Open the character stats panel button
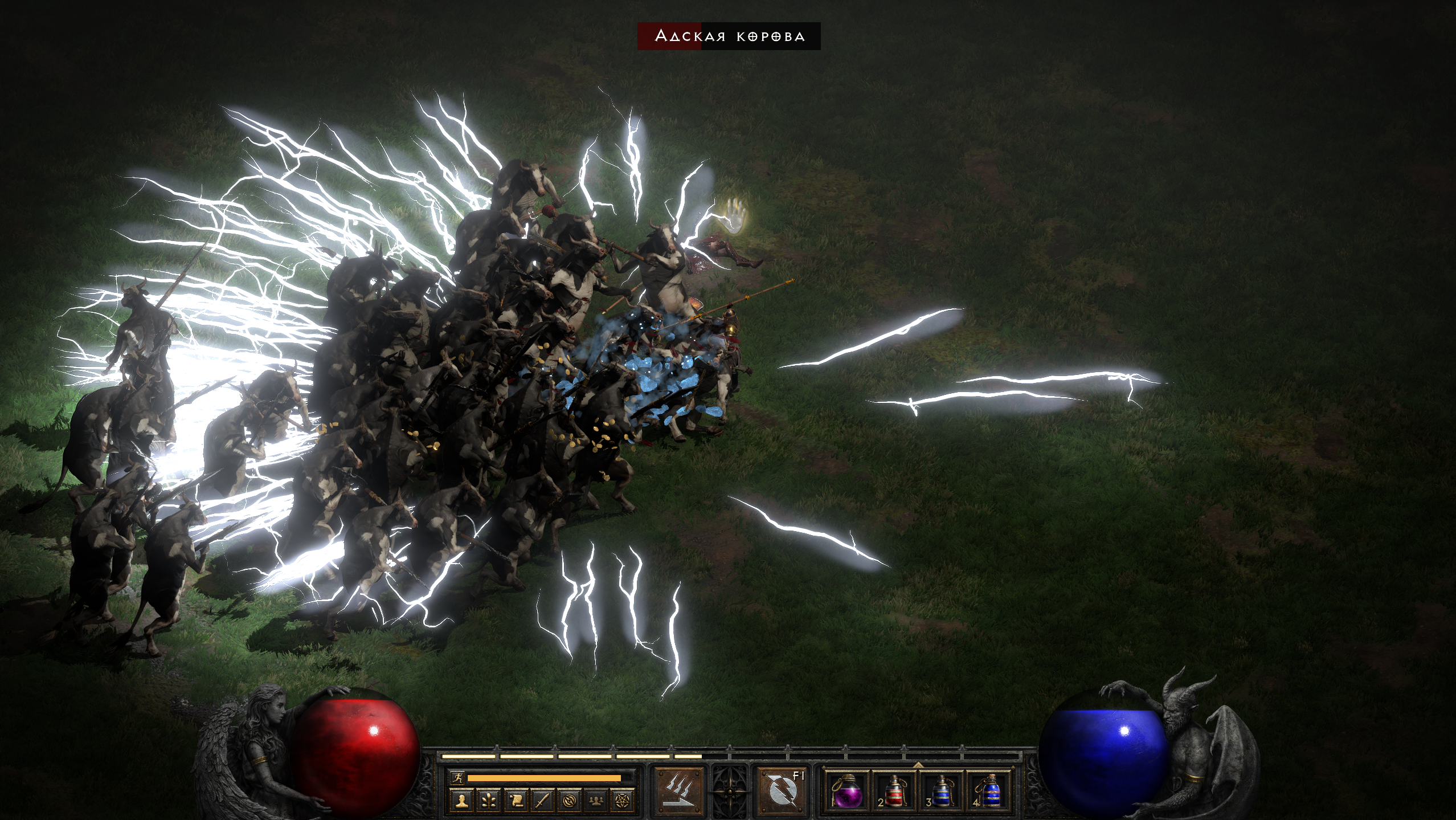Viewport: 1456px width, 820px height. pyautogui.click(x=462, y=801)
